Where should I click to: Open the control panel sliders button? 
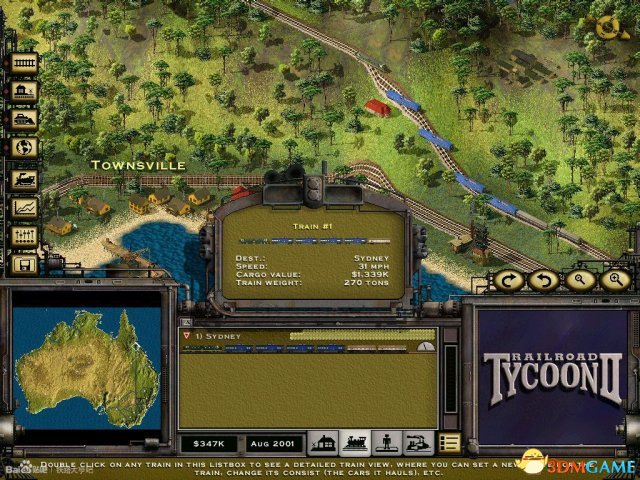click(23, 237)
